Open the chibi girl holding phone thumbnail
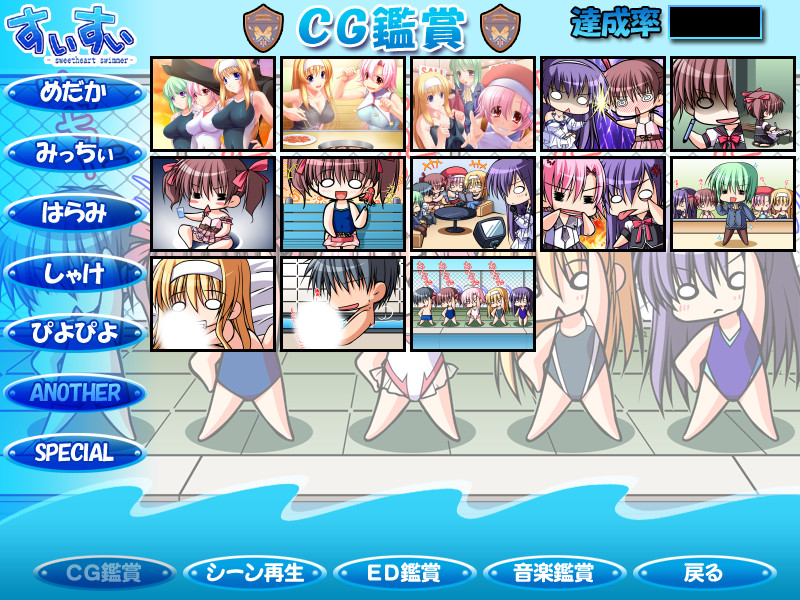This screenshot has width=800, height=600. pyautogui.click(x=343, y=204)
